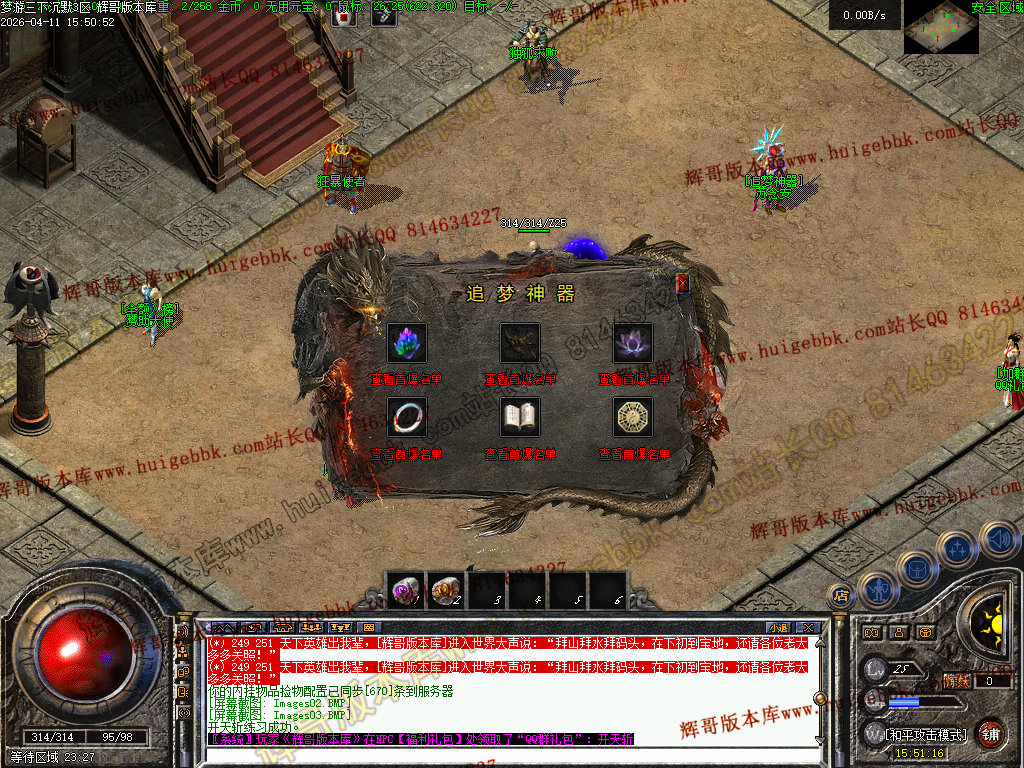Open the minimap in the corner

[941, 27]
